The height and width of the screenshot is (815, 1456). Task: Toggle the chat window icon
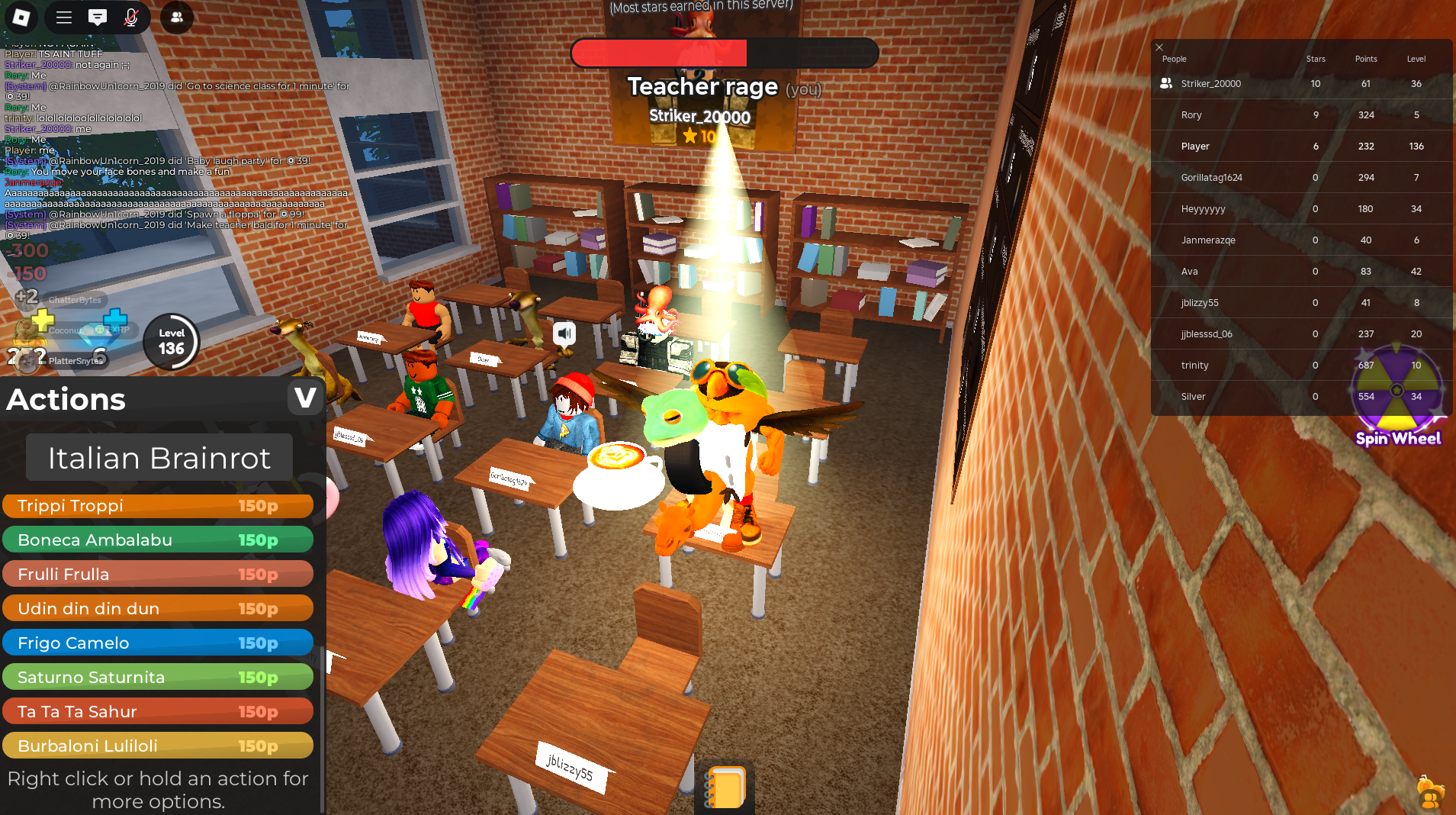pyautogui.click(x=98, y=17)
